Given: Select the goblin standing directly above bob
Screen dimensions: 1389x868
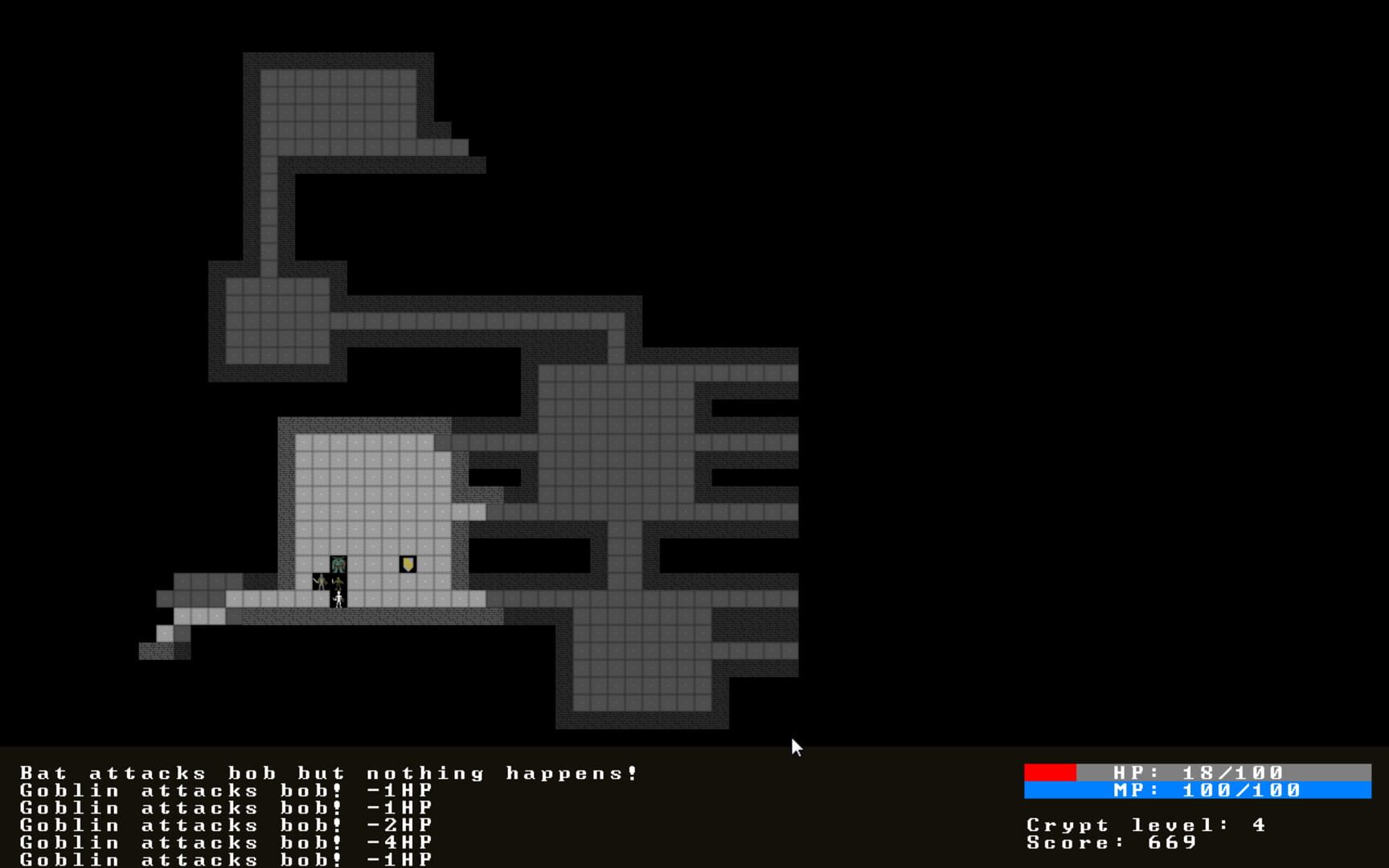Looking at the screenshot, I should 338,582.
